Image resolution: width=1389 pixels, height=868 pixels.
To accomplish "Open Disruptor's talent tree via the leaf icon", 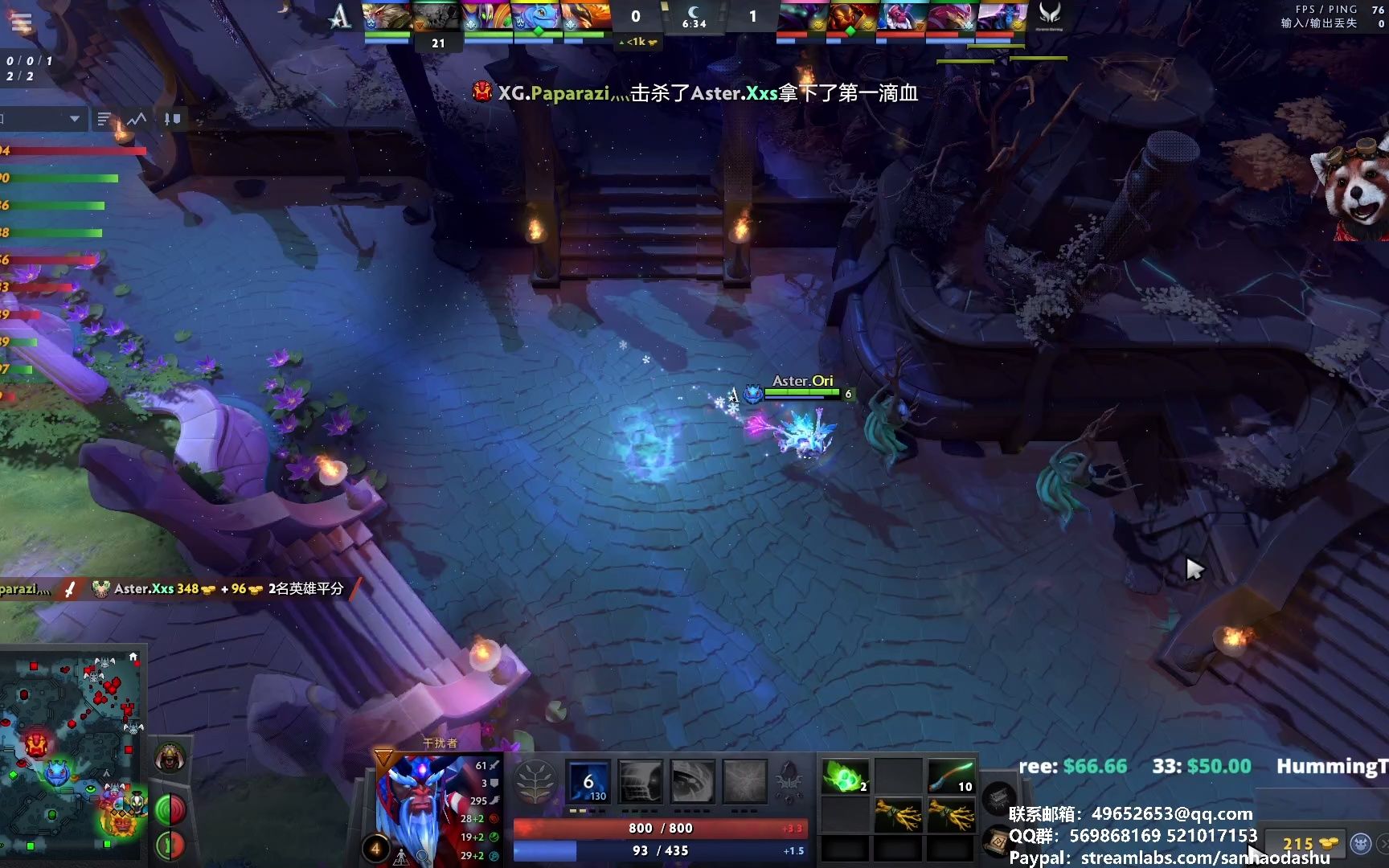I will coord(535,783).
